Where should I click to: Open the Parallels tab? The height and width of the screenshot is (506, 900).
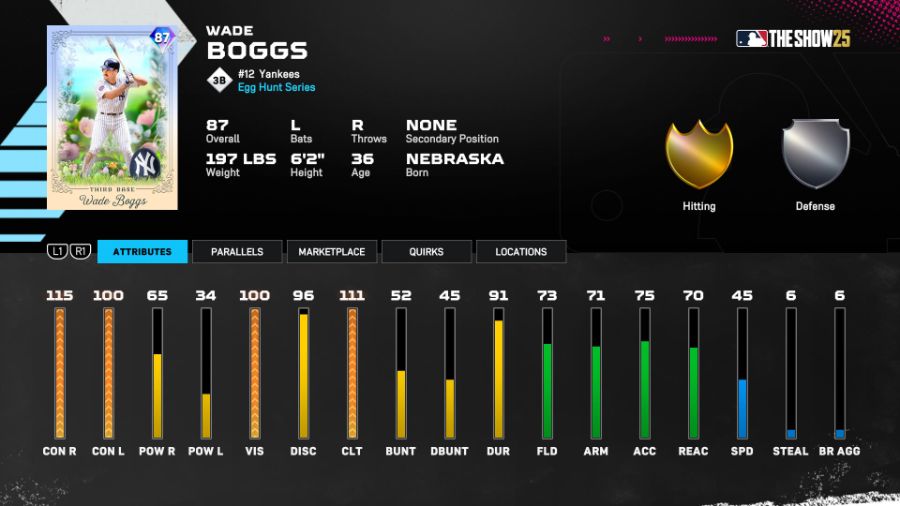tap(236, 252)
